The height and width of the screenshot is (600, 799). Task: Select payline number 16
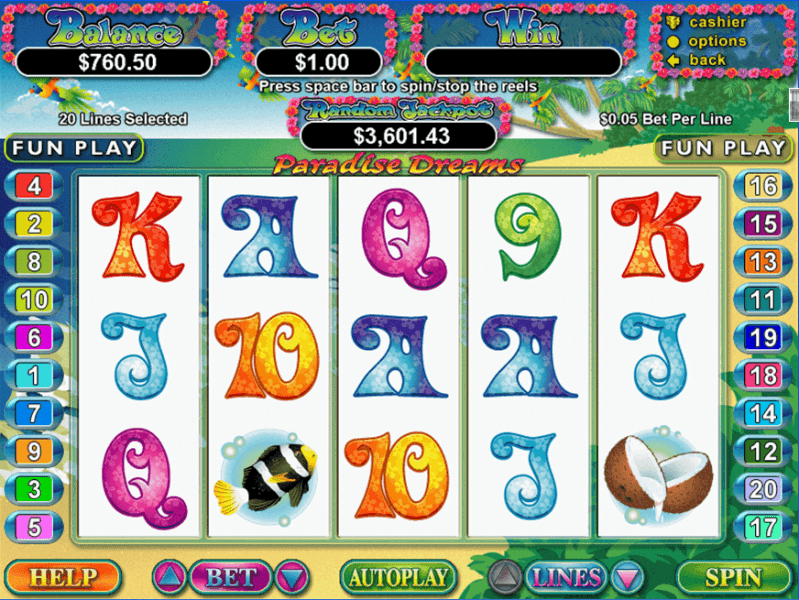763,185
